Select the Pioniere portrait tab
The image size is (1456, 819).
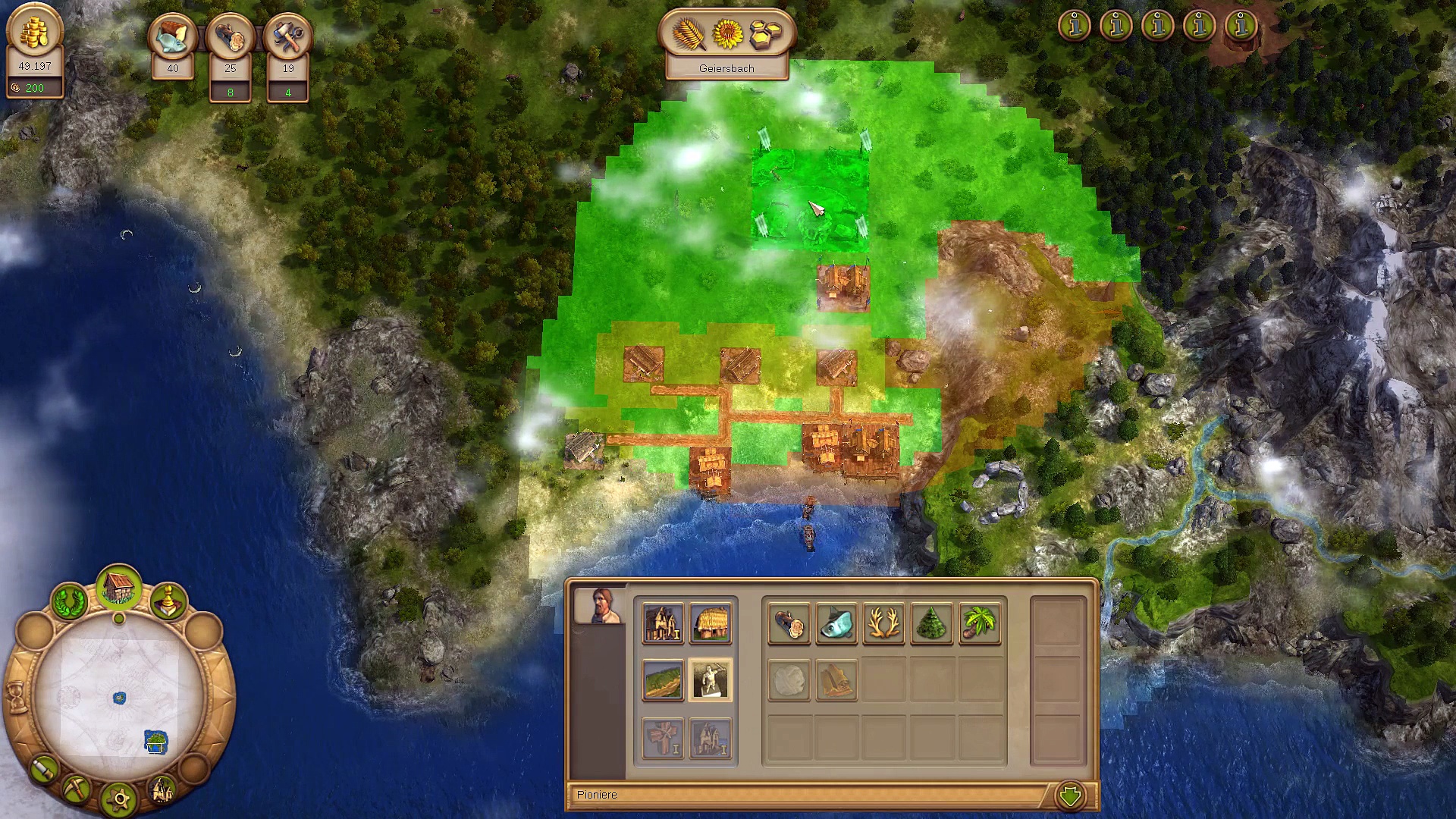point(600,605)
